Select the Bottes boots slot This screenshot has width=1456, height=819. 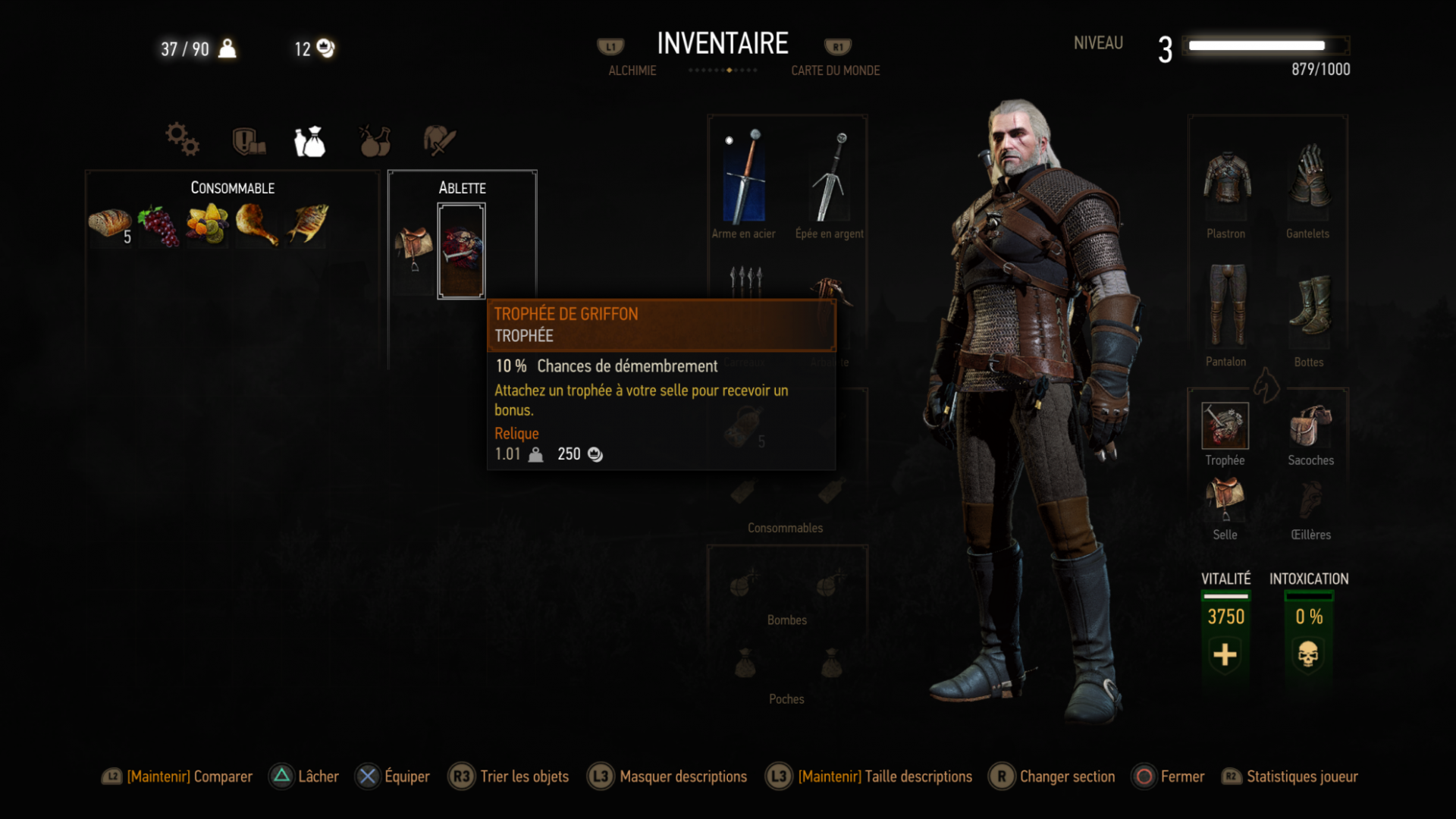click(x=1310, y=305)
